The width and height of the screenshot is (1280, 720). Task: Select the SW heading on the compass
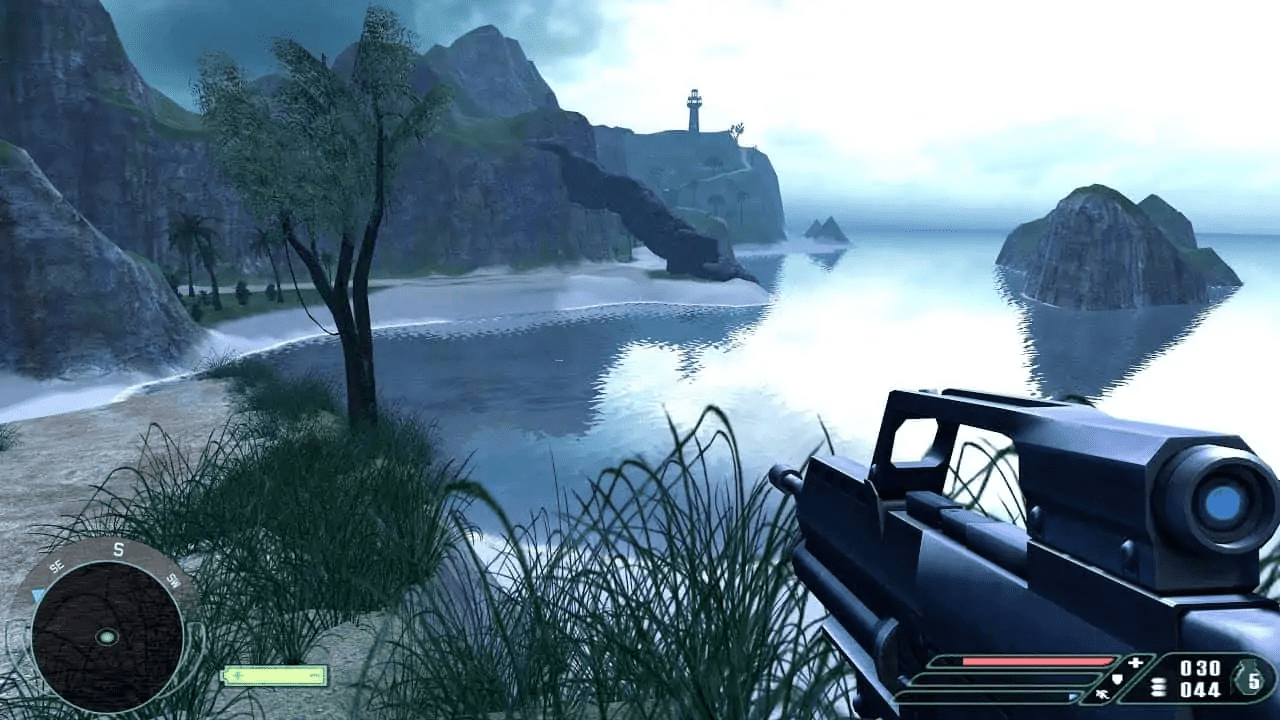[x=174, y=580]
